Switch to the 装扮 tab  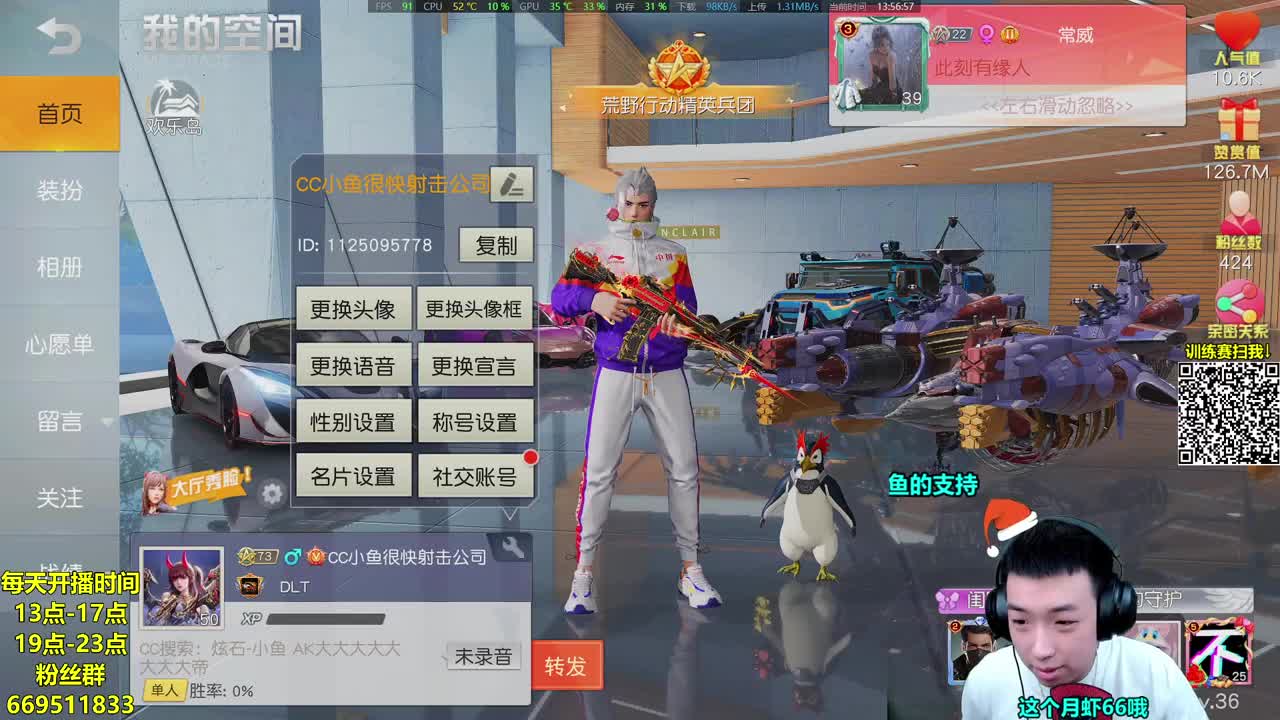point(60,190)
